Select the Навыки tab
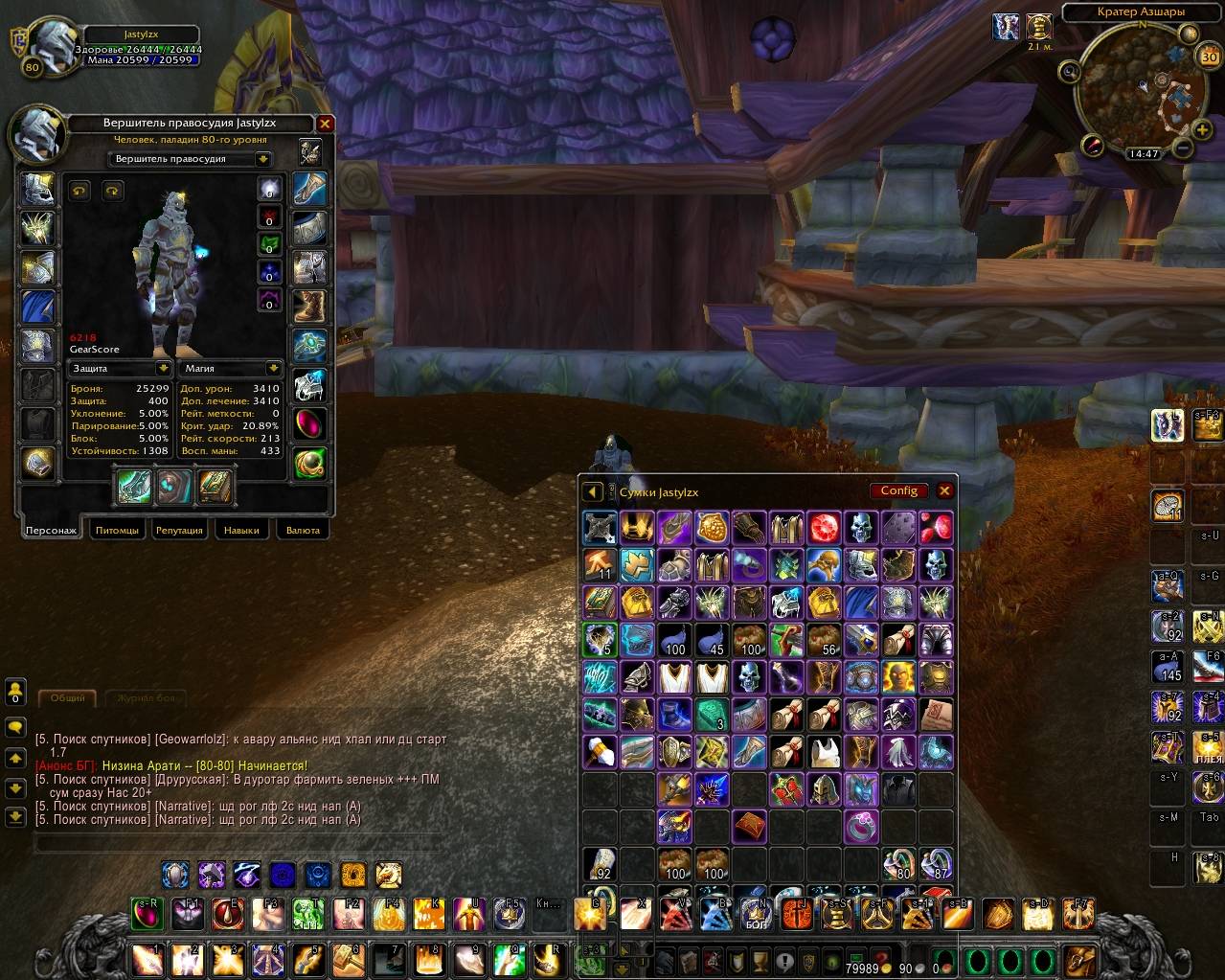 click(x=241, y=530)
